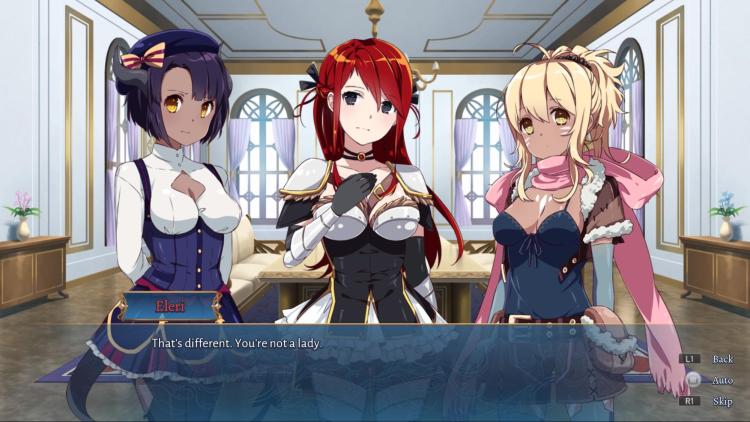The height and width of the screenshot is (422, 750).
Task: Toggle the Auto label for auto-advance
Action: tap(722, 380)
